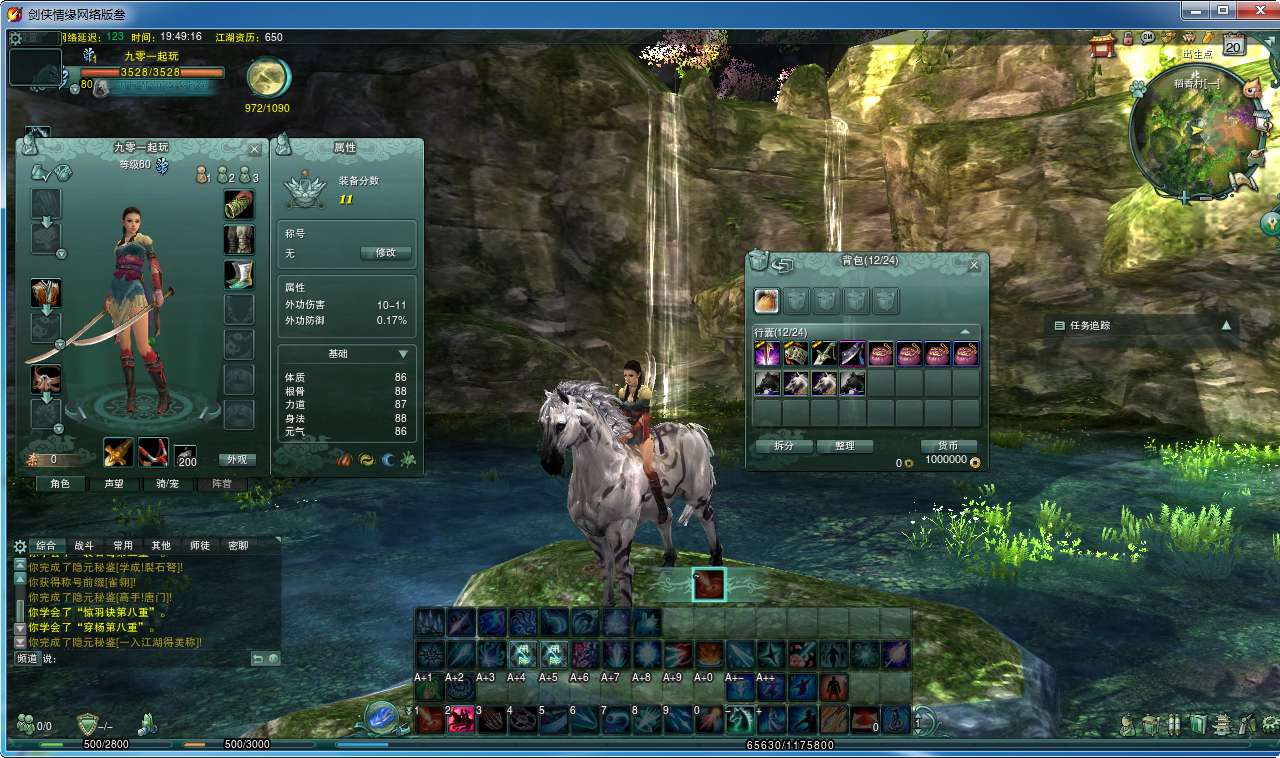Select the glowing purple sword item in the bag

pyautogui.click(x=767, y=354)
